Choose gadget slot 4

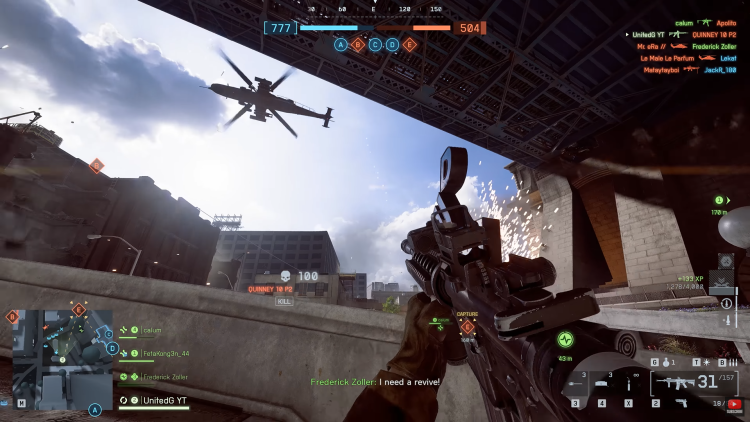click(603, 385)
